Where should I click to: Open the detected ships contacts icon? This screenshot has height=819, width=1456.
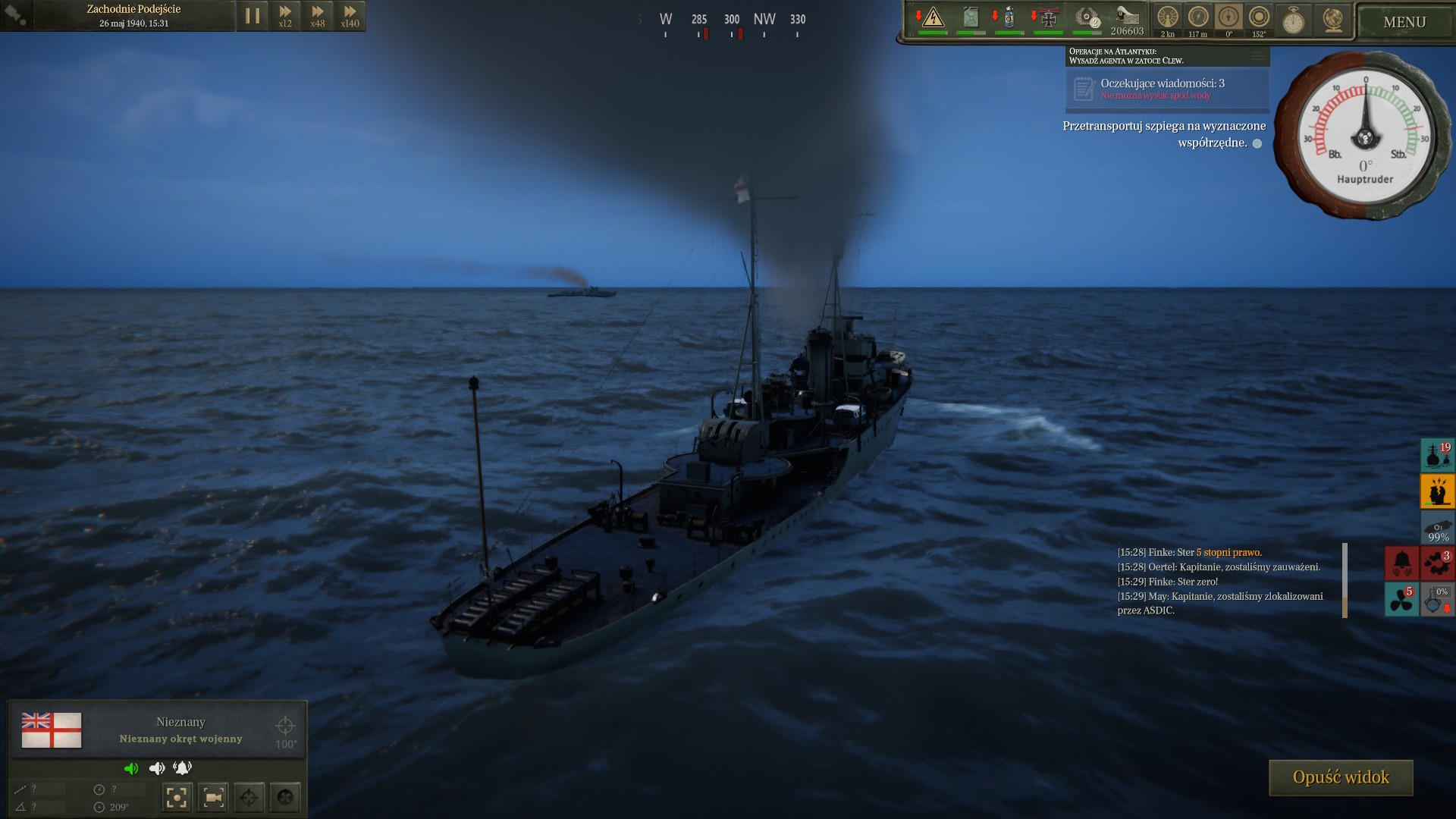coord(1436,455)
